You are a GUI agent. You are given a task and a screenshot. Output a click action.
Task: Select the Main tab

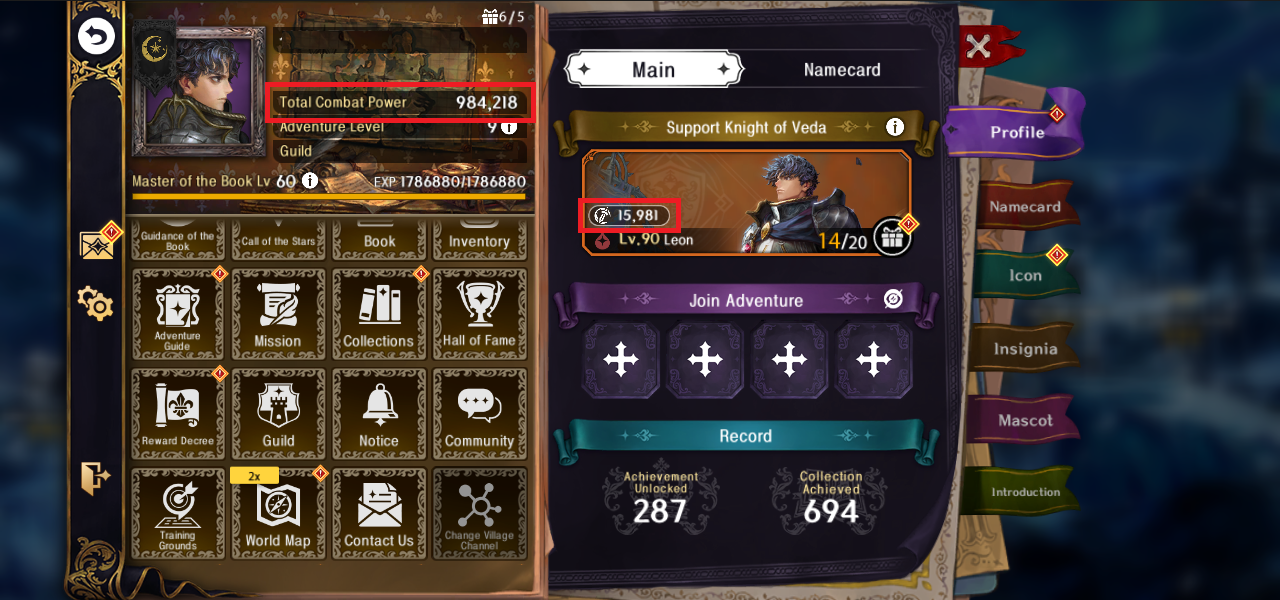653,70
